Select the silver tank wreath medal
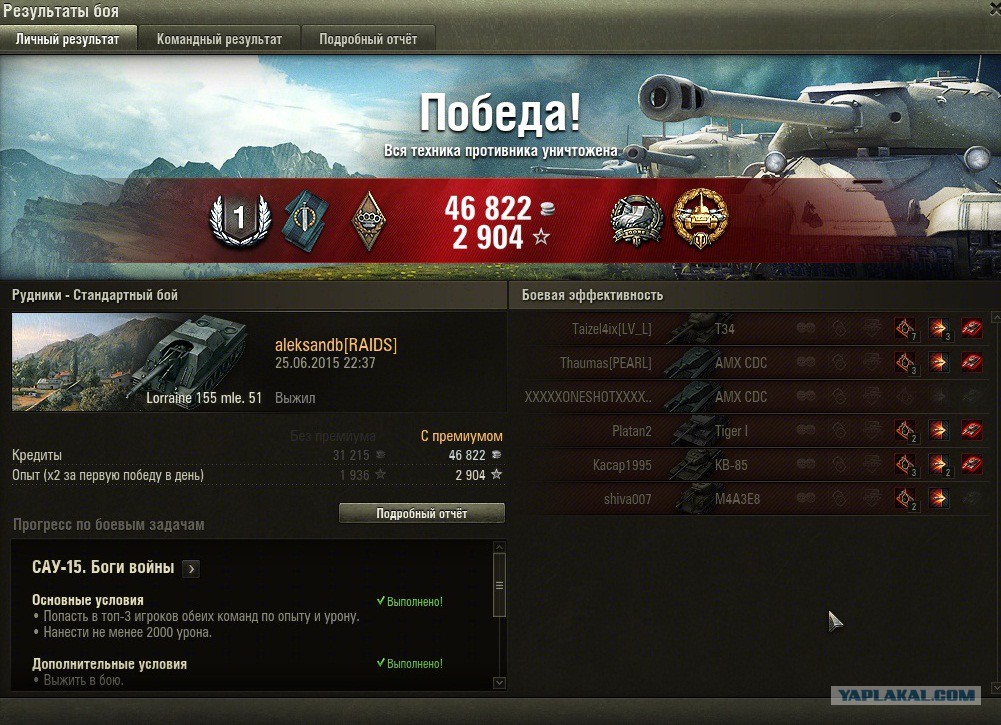 click(637, 219)
